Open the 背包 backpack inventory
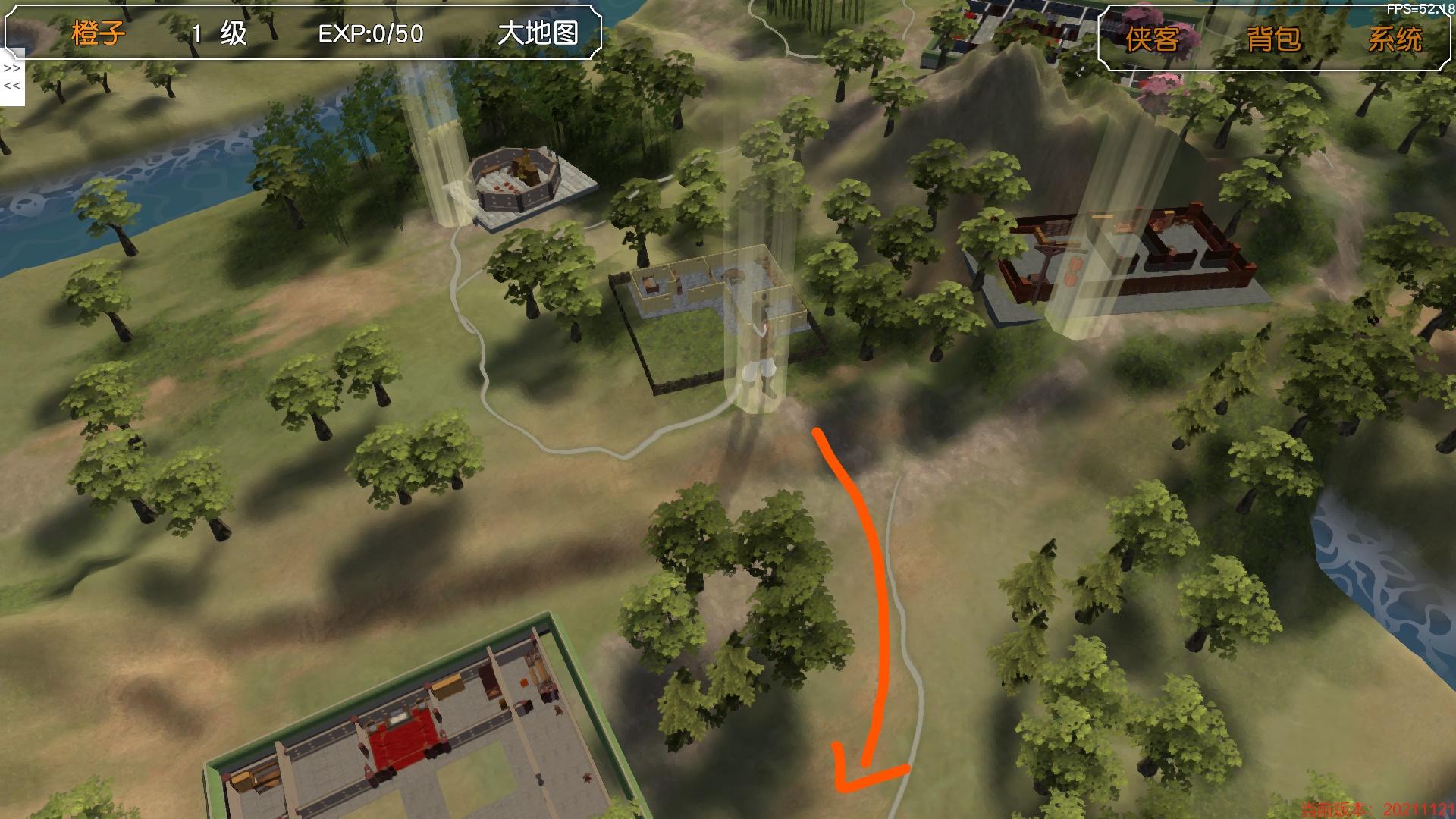 [x=1273, y=38]
